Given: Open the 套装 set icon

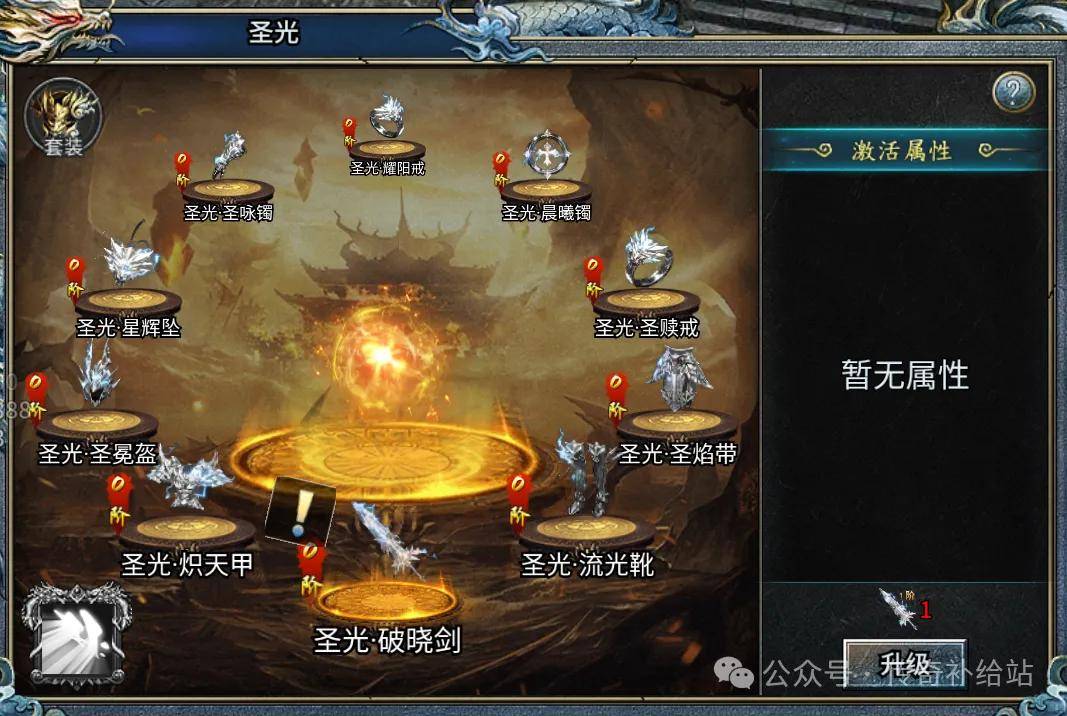Looking at the screenshot, I should coord(62,117).
